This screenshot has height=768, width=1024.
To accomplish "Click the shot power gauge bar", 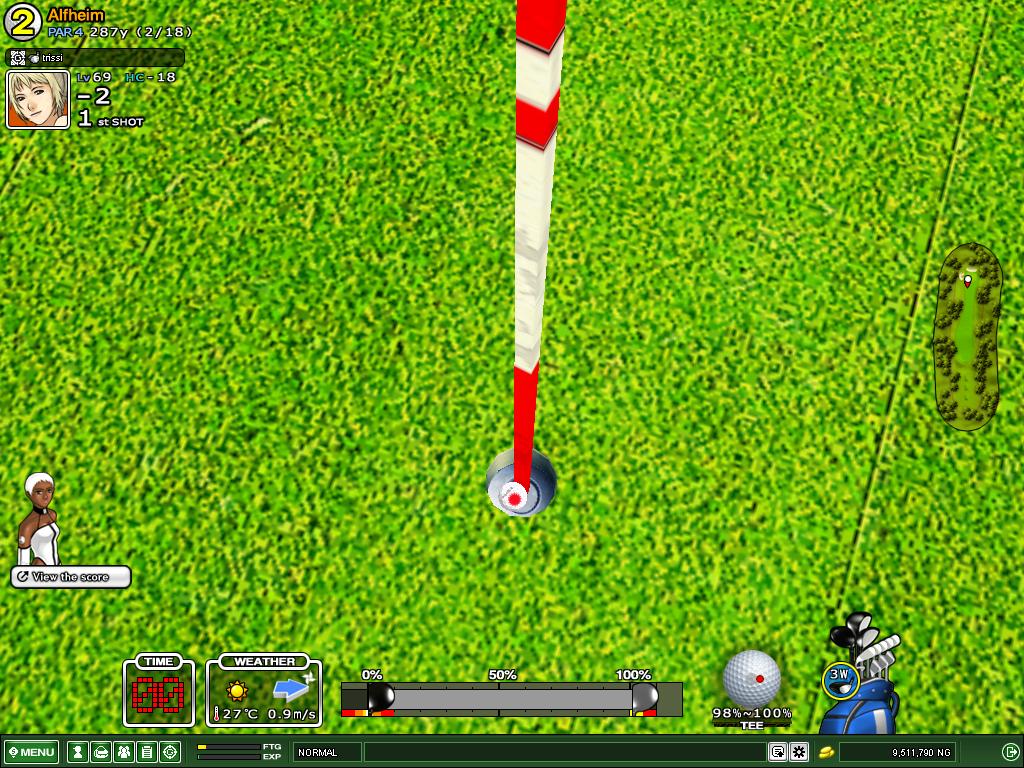I will [x=511, y=697].
